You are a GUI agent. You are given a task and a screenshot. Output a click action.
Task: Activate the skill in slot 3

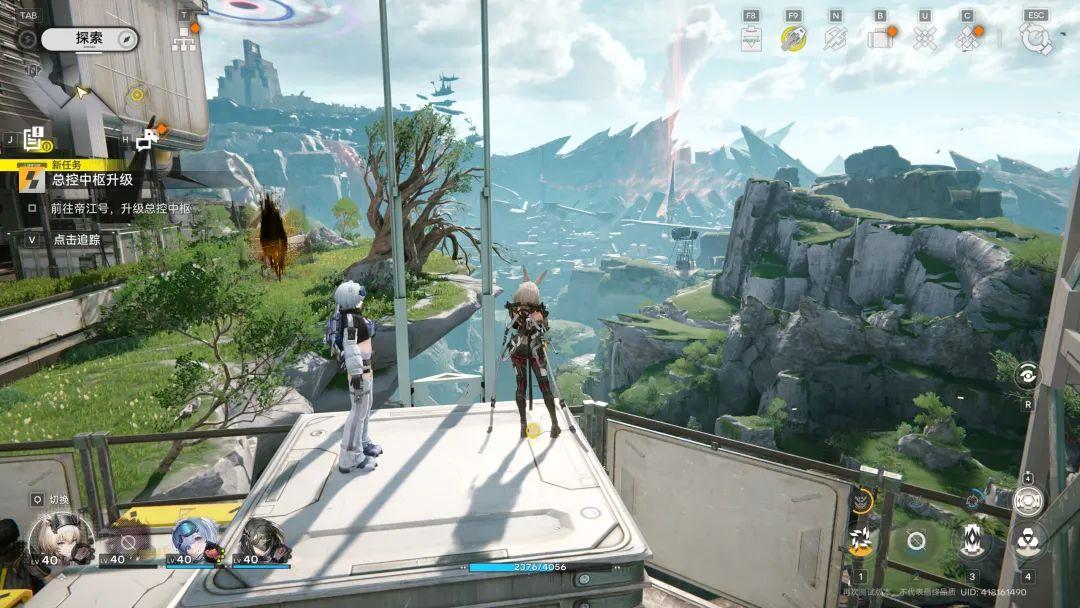coord(971,541)
